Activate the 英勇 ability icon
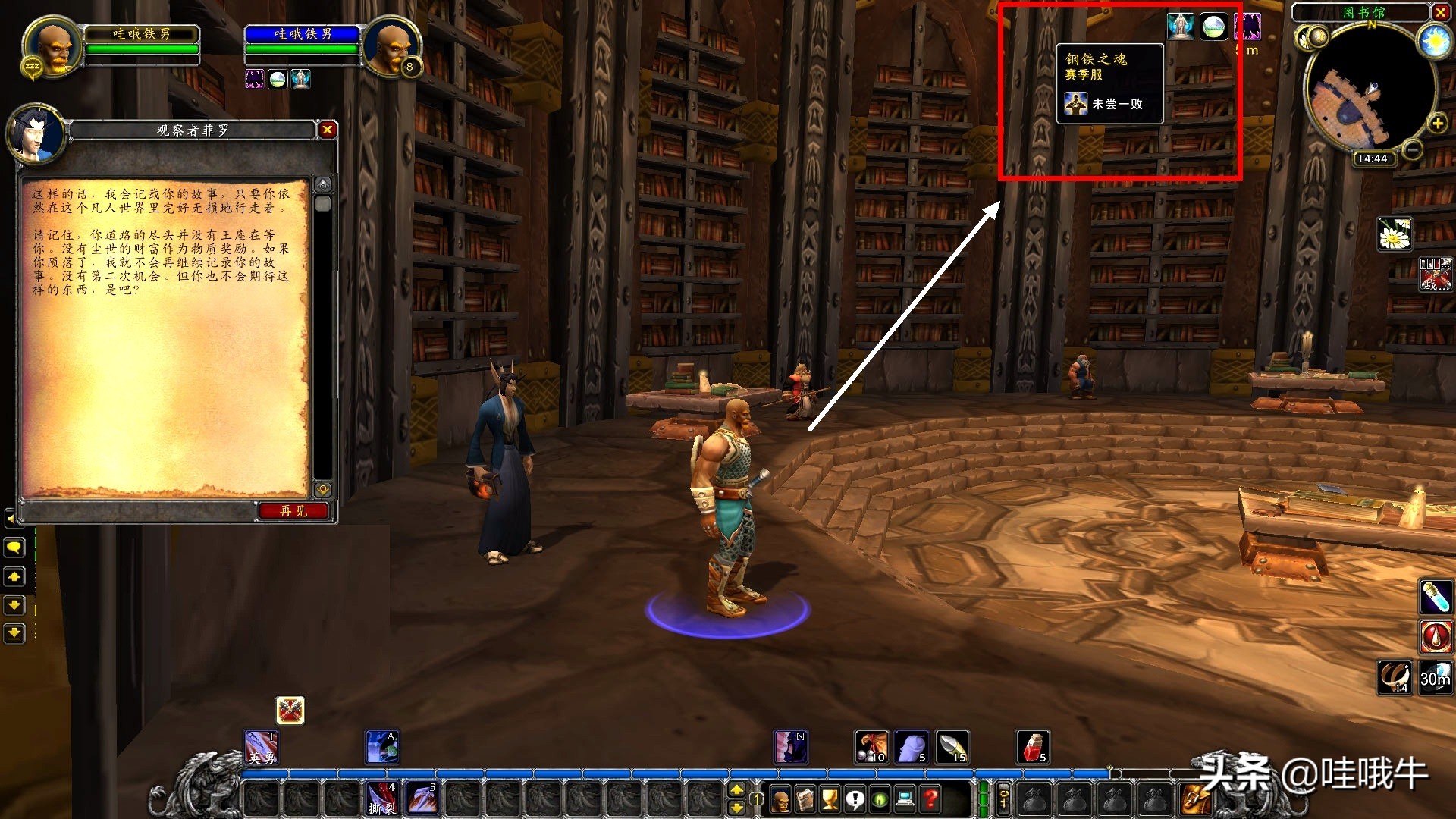 (261, 747)
